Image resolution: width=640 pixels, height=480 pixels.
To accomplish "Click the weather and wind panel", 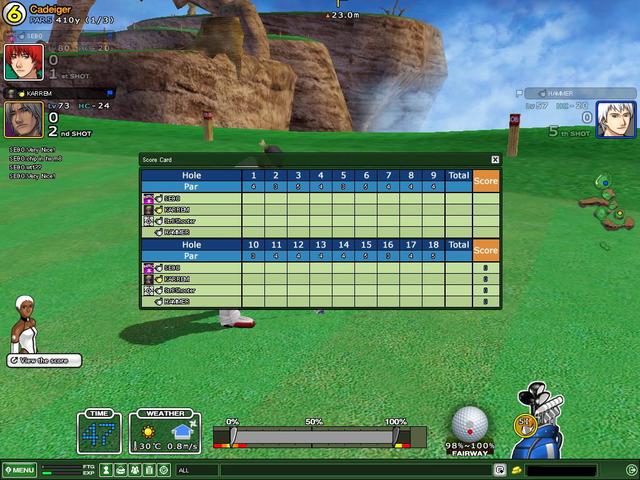I will point(165,430).
